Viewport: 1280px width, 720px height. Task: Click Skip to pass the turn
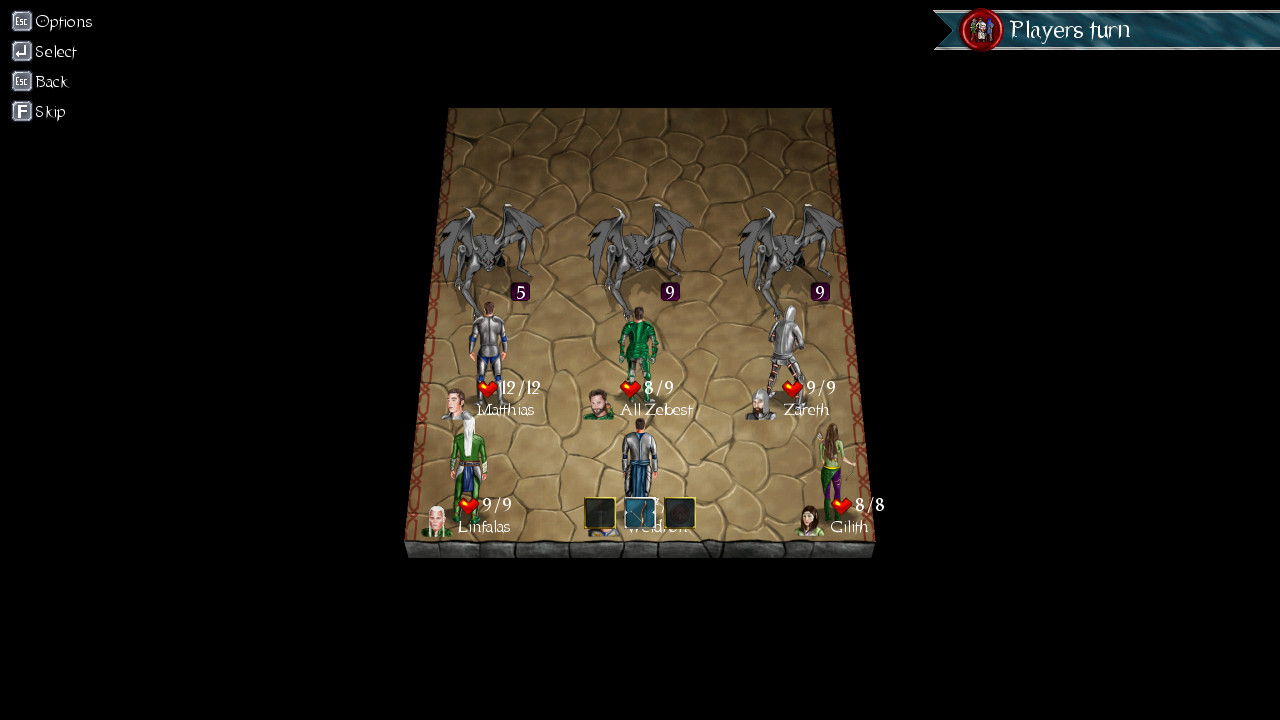coord(50,111)
